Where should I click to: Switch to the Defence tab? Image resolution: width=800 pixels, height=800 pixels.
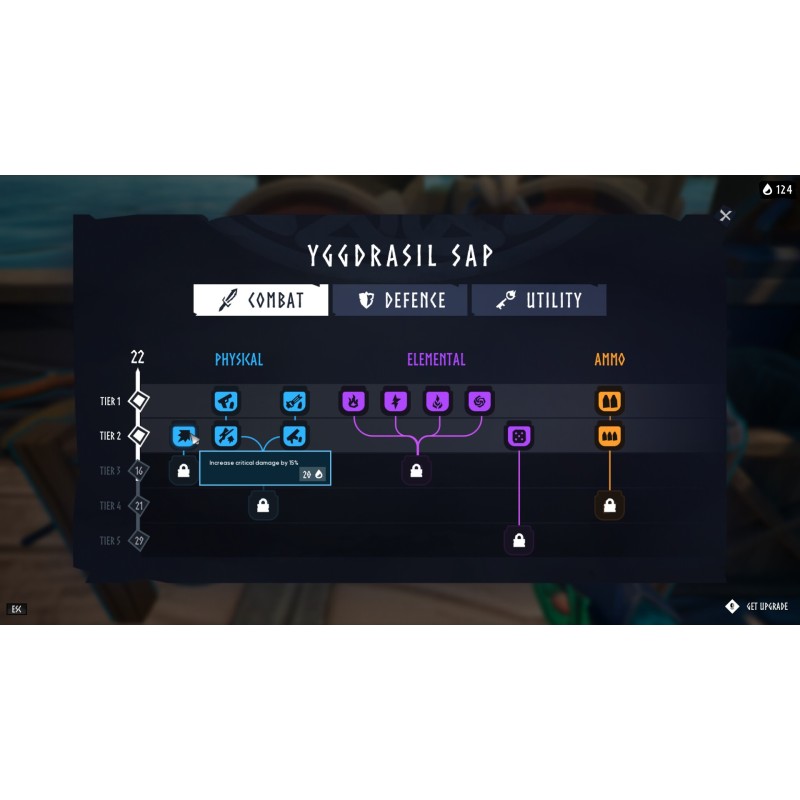(400, 300)
